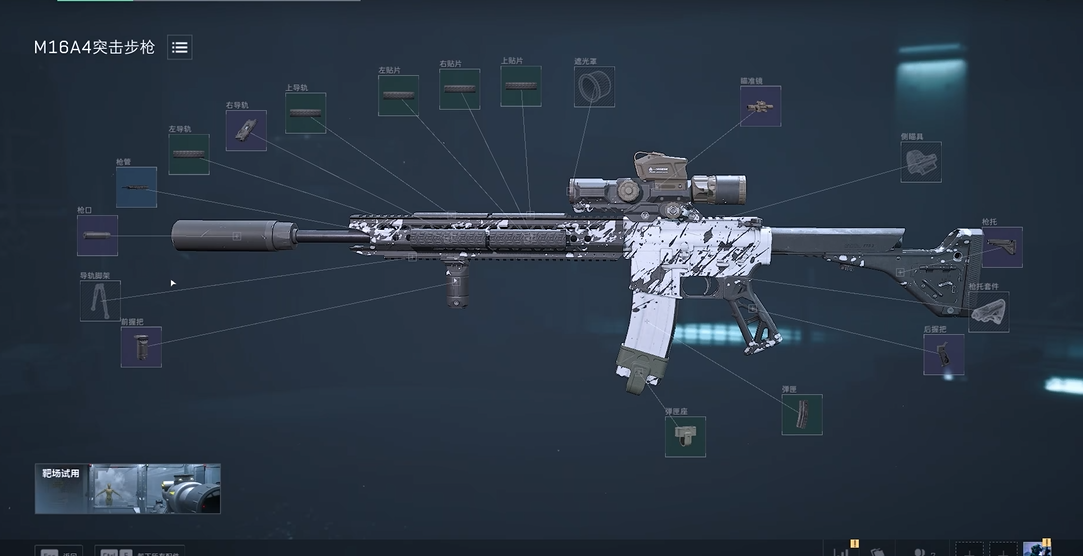Viewport: 1083px width, 556px height.
Task: Select the 枪口 muzzle attachment slot
Action: (x=97, y=236)
